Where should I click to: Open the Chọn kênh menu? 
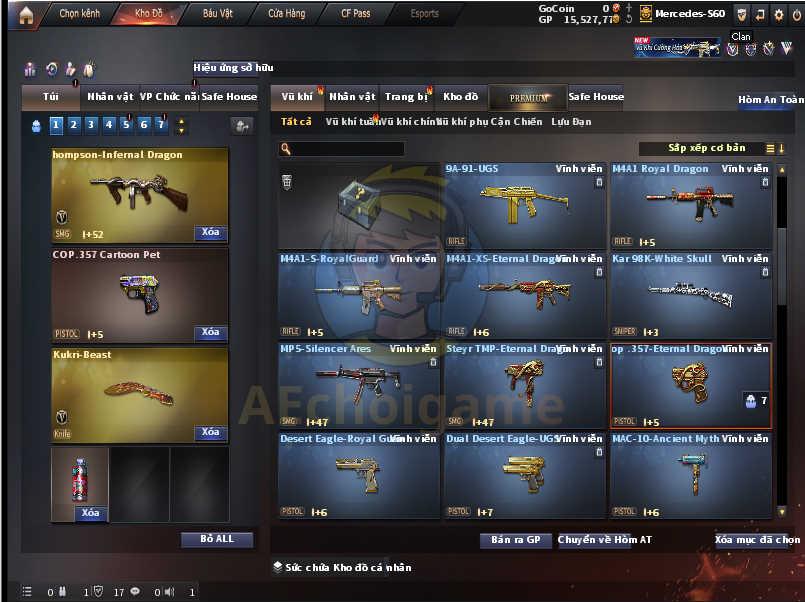coord(80,14)
